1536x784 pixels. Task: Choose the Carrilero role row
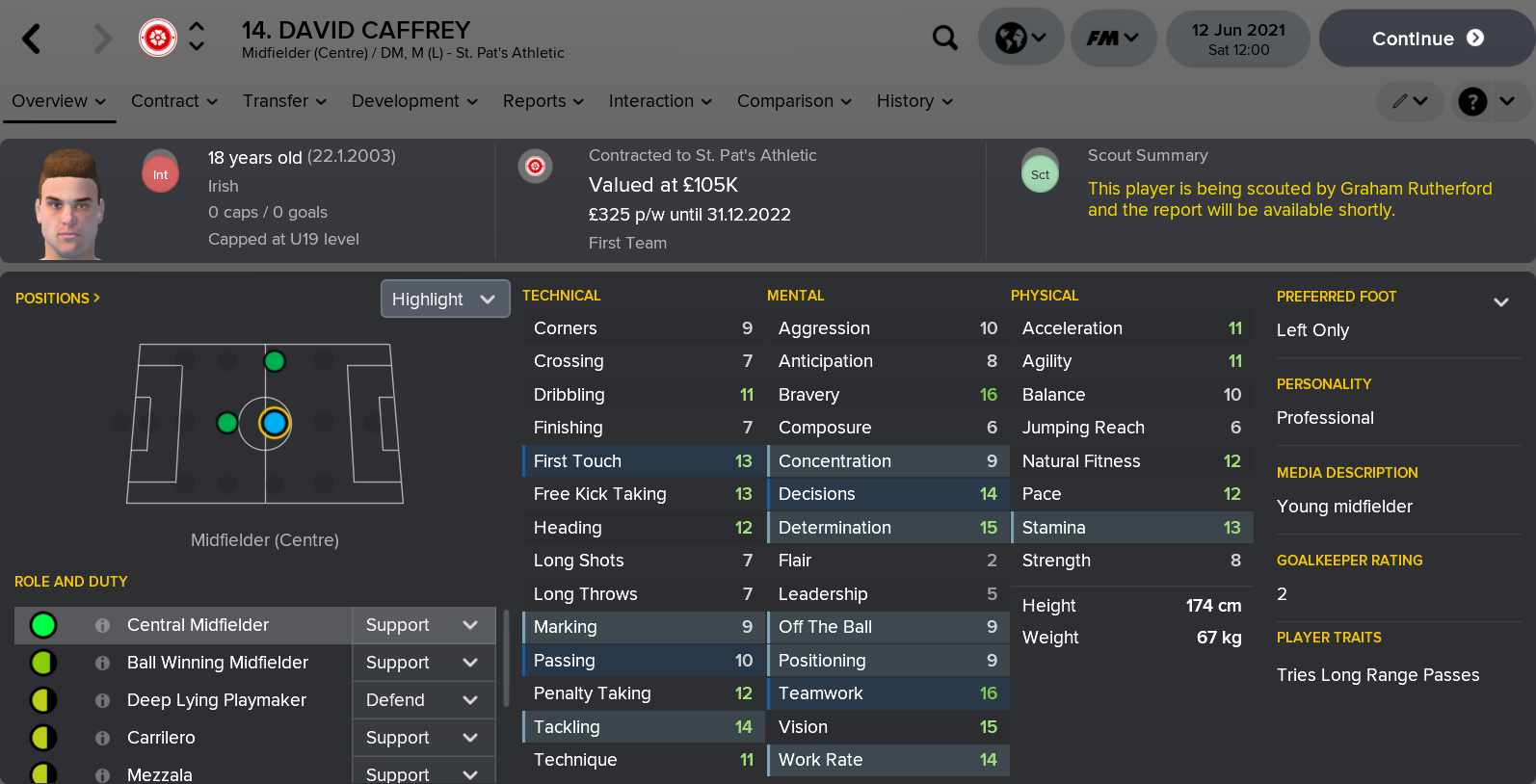161,738
